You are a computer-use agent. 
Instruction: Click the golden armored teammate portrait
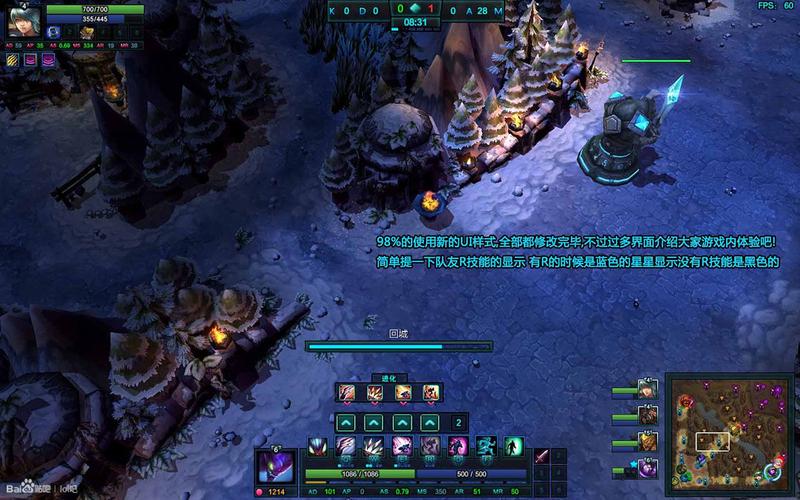[x=647, y=440]
